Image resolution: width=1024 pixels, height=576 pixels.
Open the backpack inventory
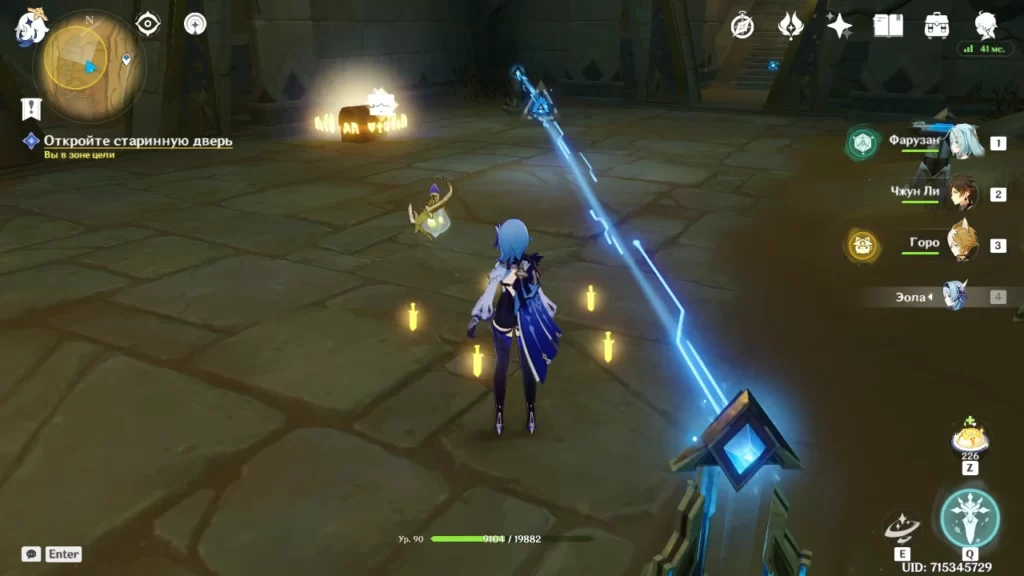pyautogui.click(x=936, y=25)
